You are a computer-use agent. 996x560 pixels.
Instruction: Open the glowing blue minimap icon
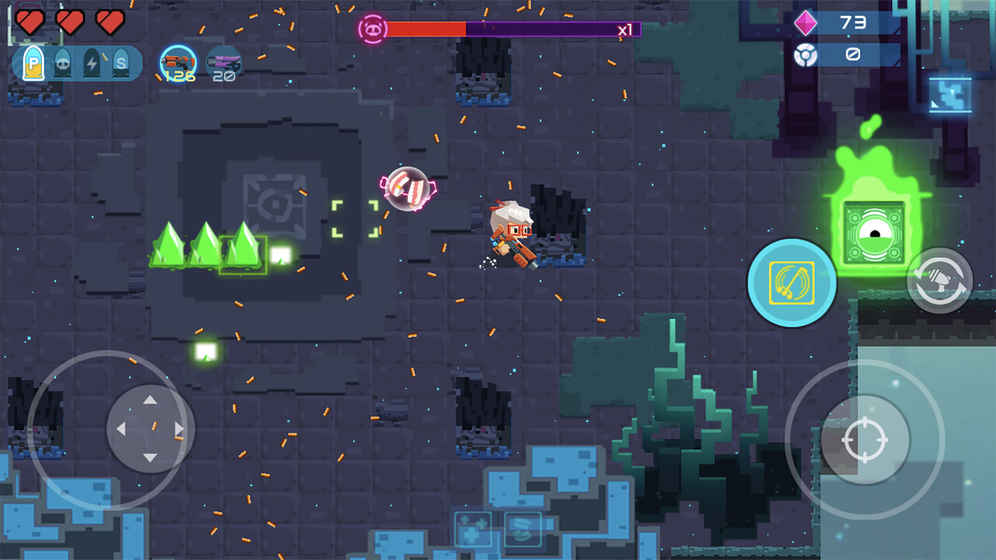pyautogui.click(x=949, y=94)
